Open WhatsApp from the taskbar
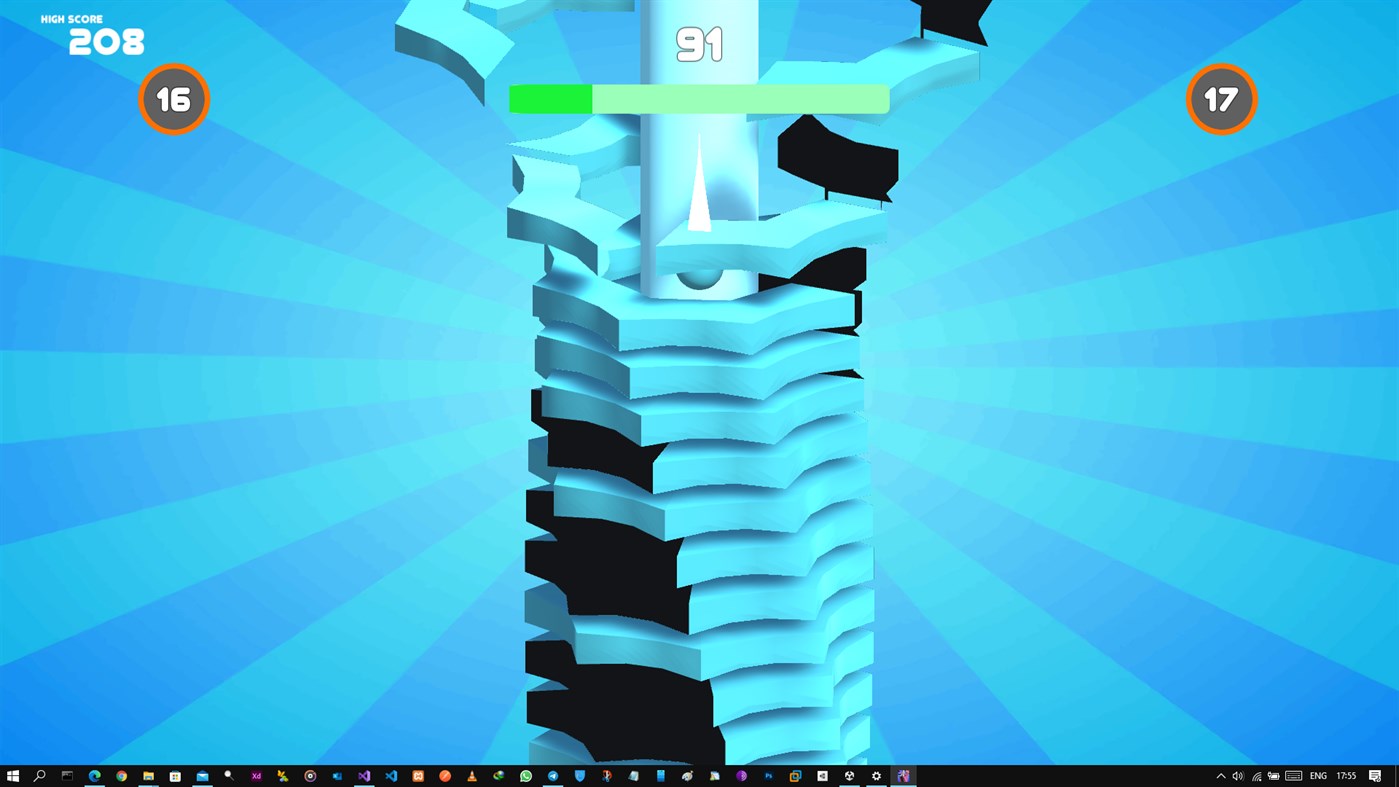Viewport: 1399px width, 787px height. pyautogui.click(x=524, y=775)
